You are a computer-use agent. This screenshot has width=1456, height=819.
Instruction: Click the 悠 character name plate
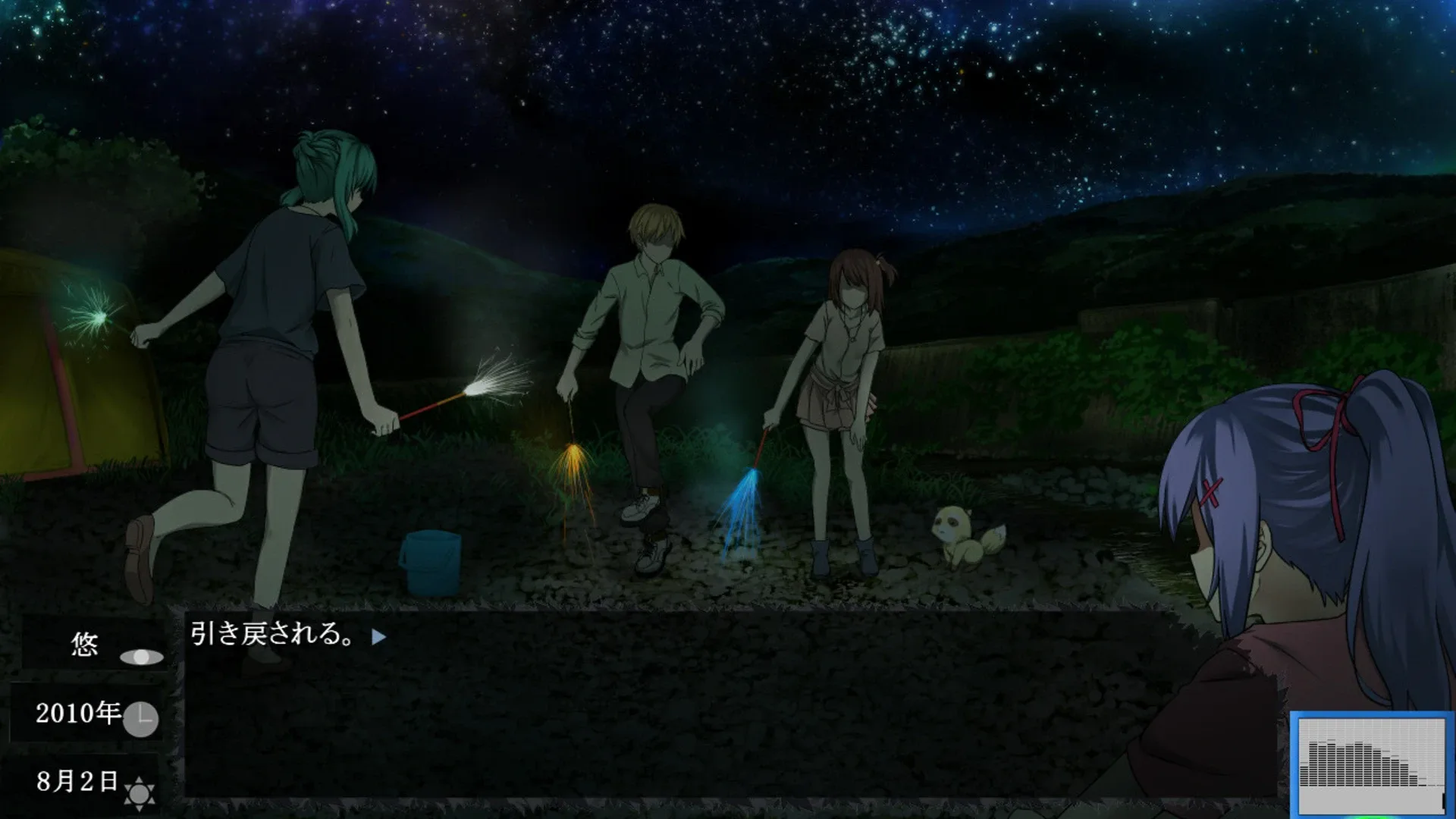(84, 645)
